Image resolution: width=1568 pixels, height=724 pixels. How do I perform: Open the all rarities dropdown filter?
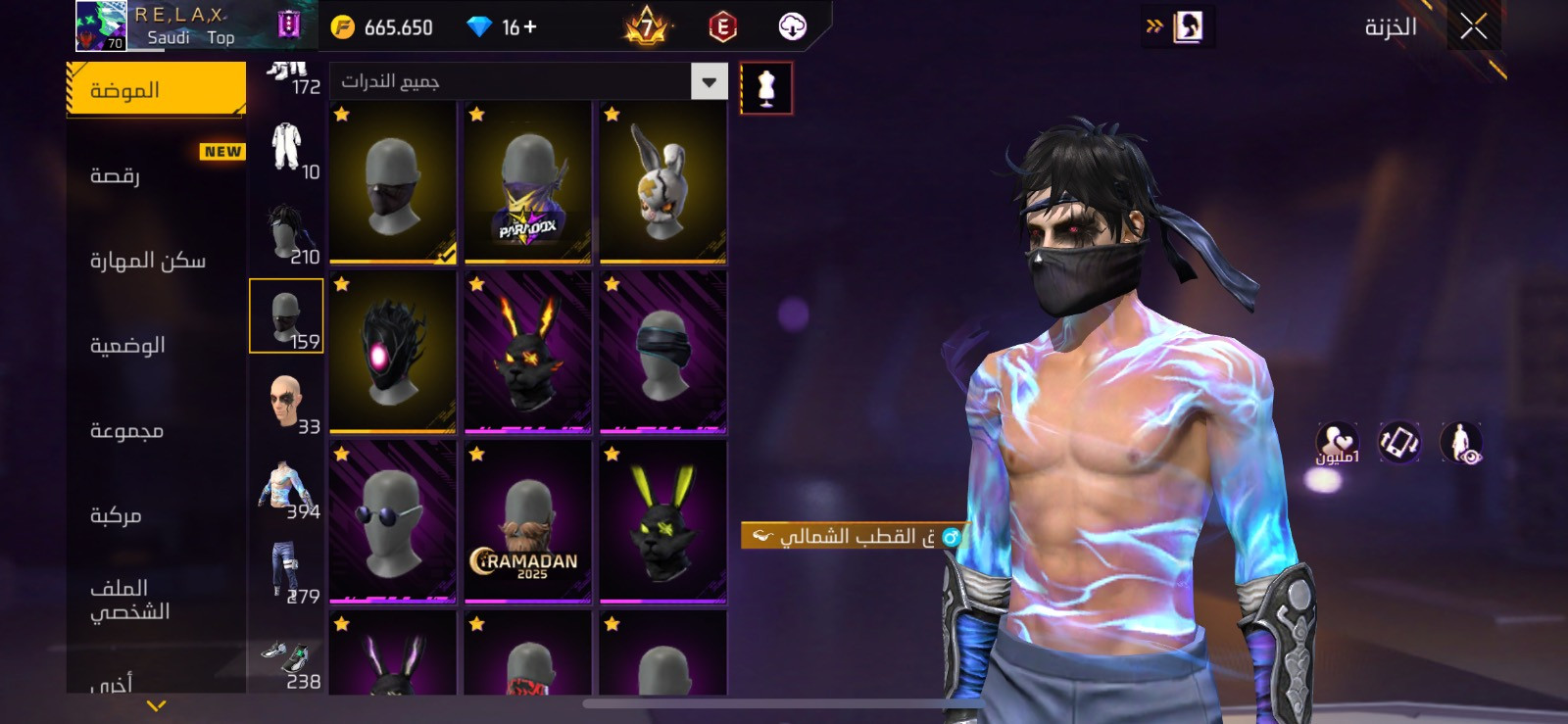(x=709, y=81)
